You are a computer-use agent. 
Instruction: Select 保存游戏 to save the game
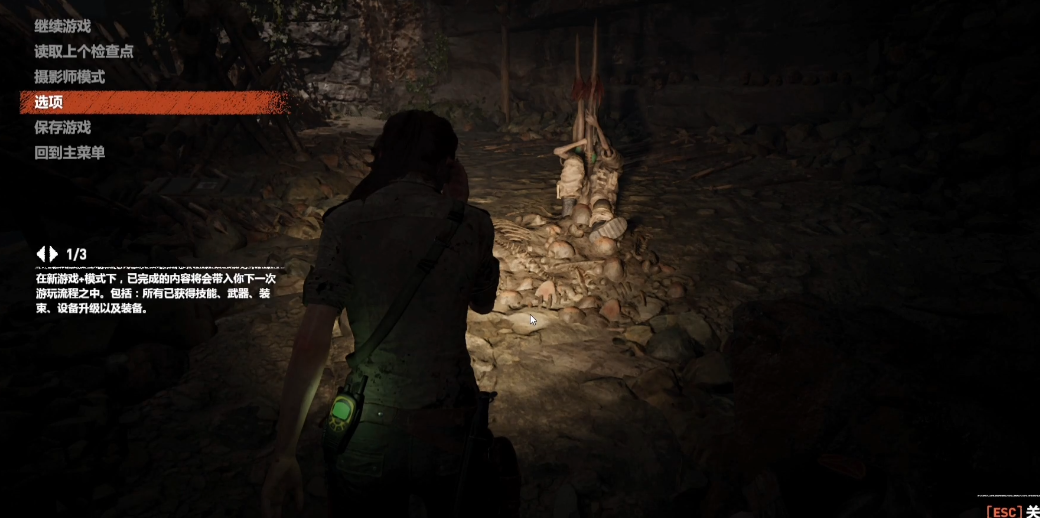tap(62, 128)
